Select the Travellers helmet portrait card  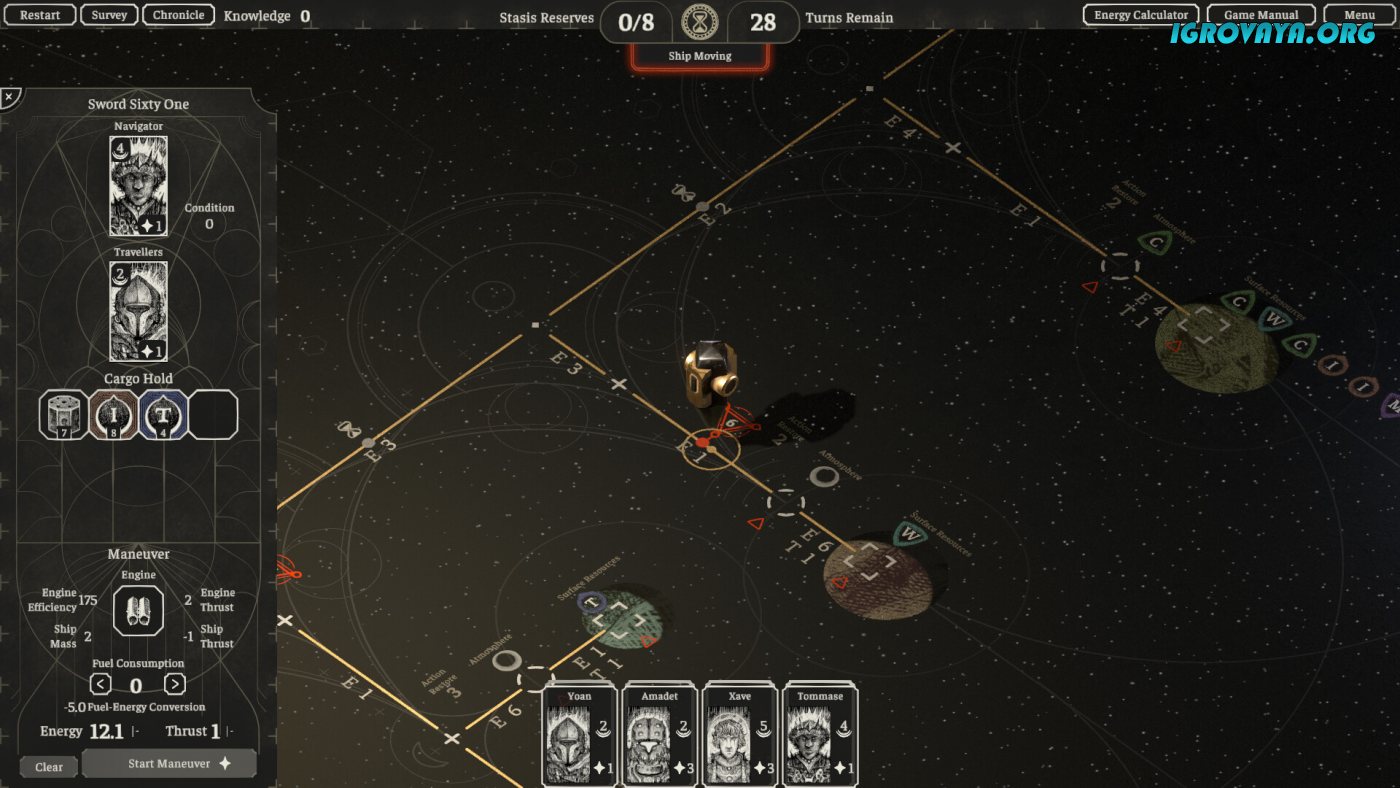click(x=138, y=311)
